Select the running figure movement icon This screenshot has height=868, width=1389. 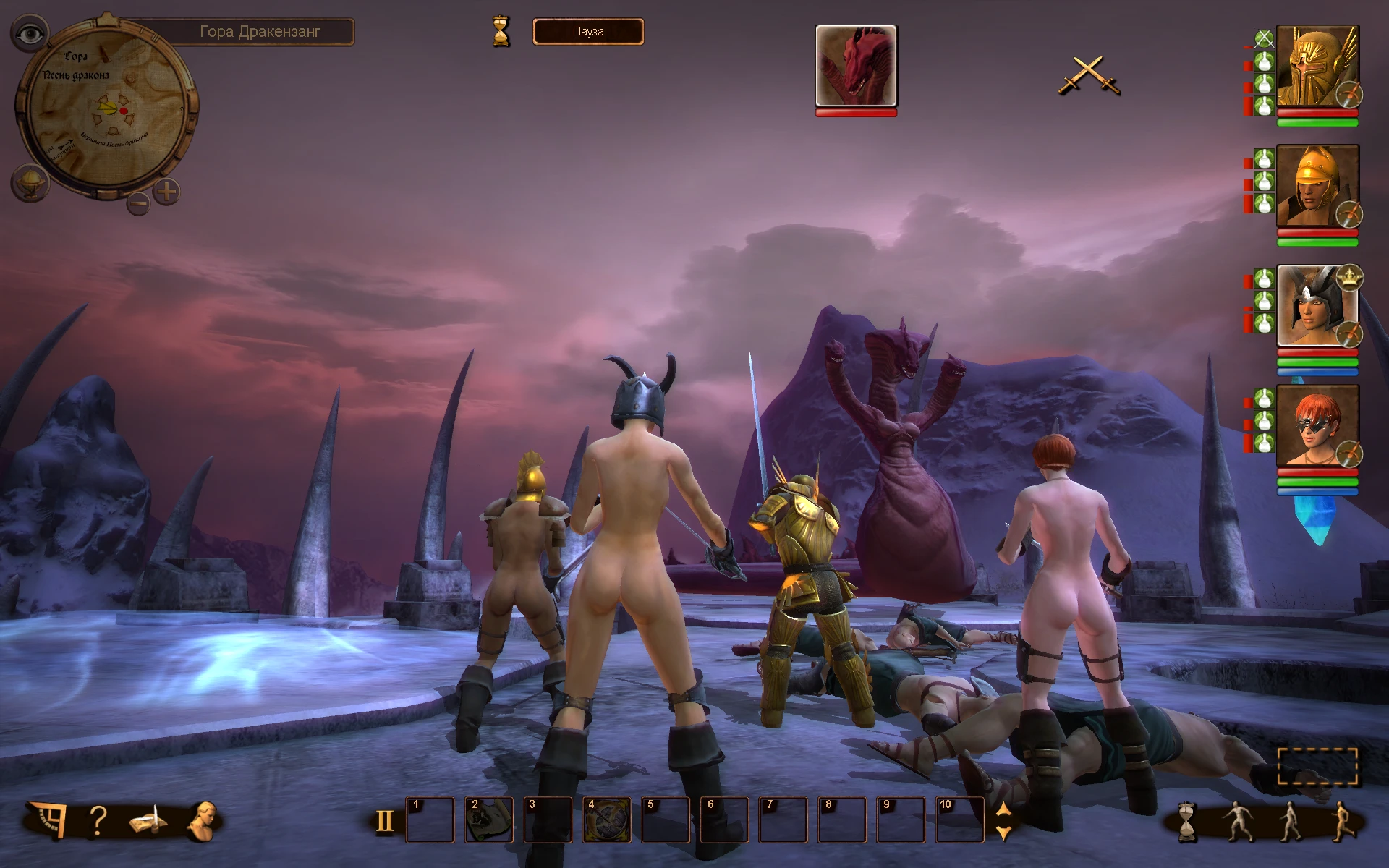pyautogui.click(x=1342, y=821)
